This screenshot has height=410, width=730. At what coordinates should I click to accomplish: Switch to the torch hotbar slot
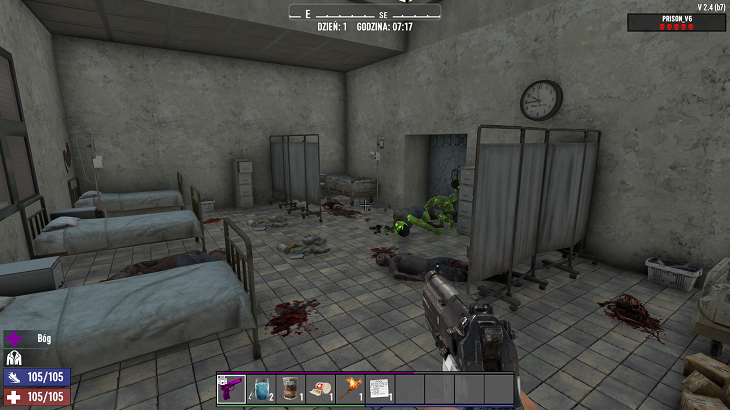(x=350, y=388)
